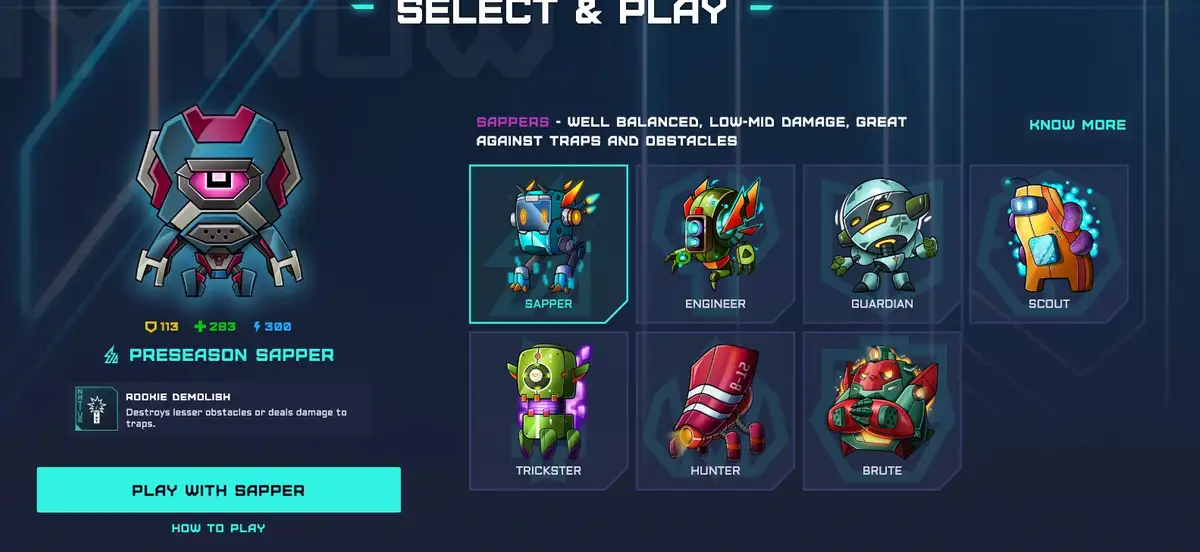
Task: Choose the Engineer character tile
Action: pyautogui.click(x=715, y=243)
